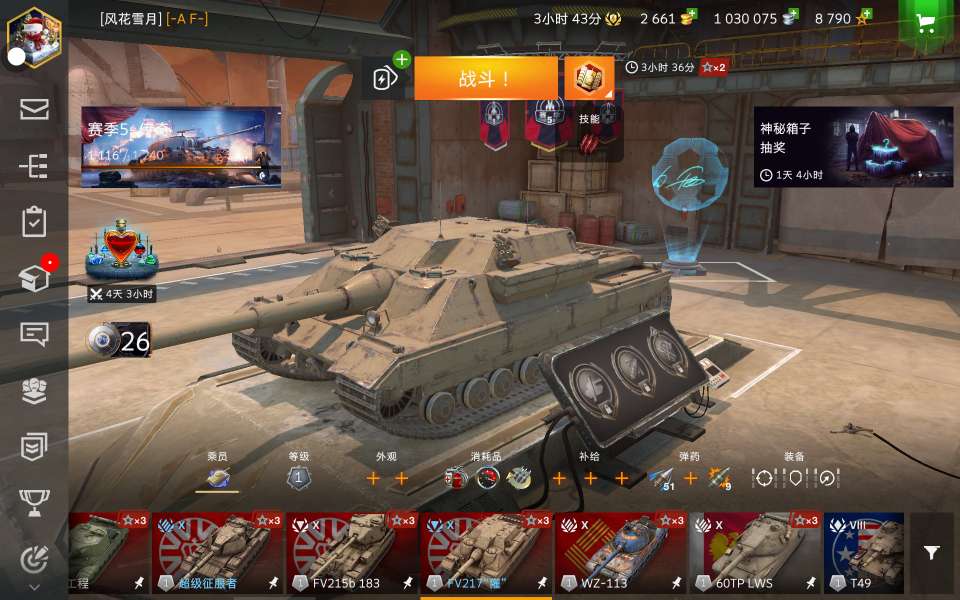Select the WZ-113 tank
960x600 pixels.
tap(621, 553)
